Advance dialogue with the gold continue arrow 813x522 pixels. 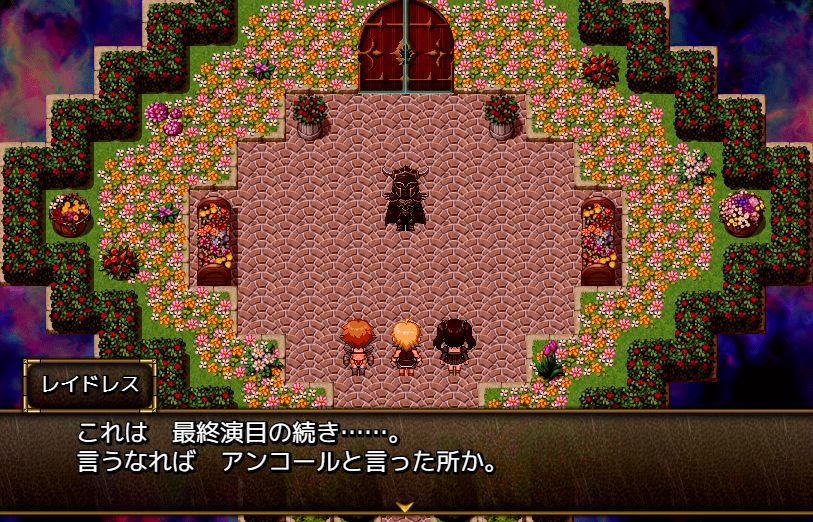click(405, 509)
